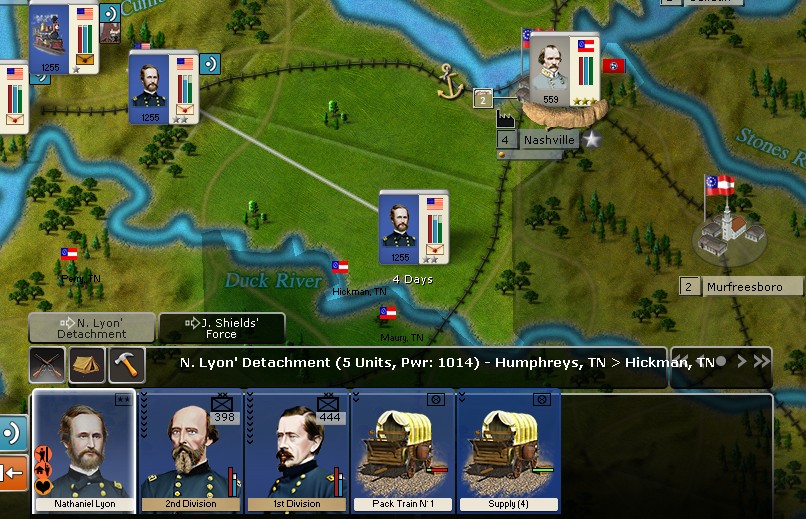Pick the Supply (4) wagon card

507,450
